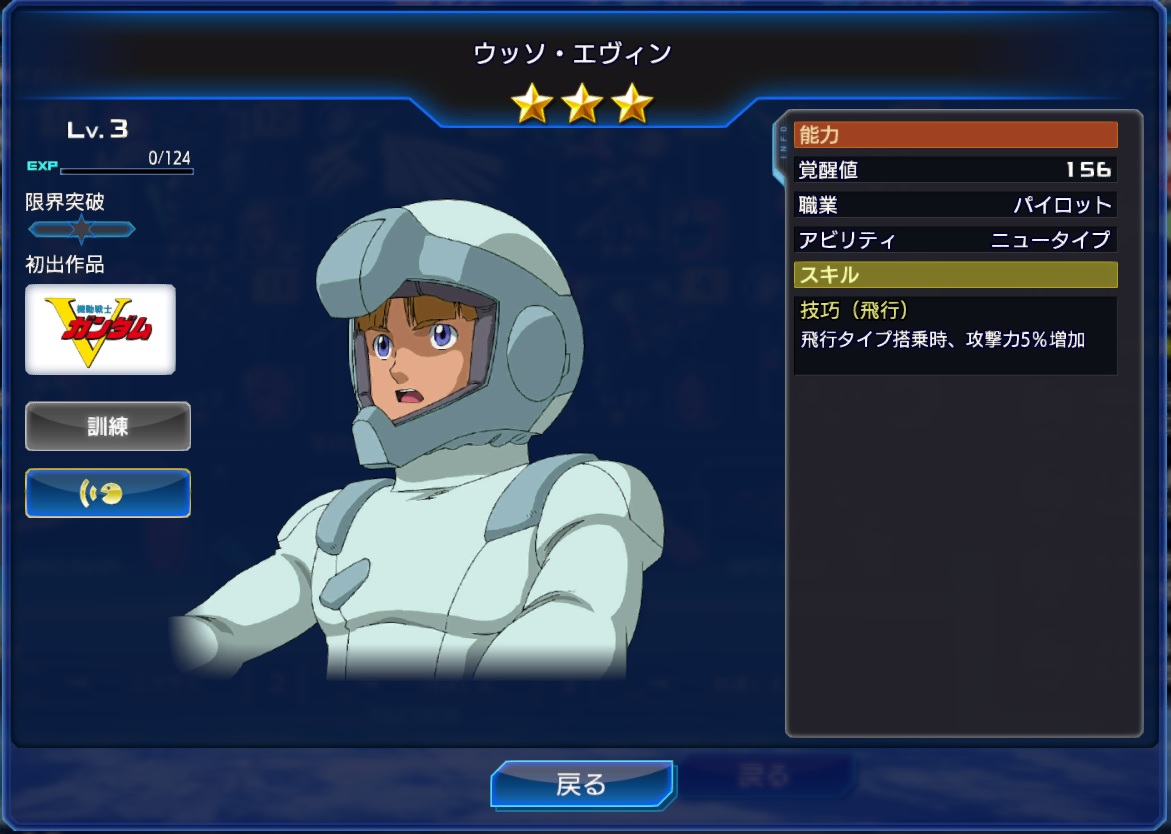
Task: Click the 限界突破 star gauge
Action: point(81,229)
